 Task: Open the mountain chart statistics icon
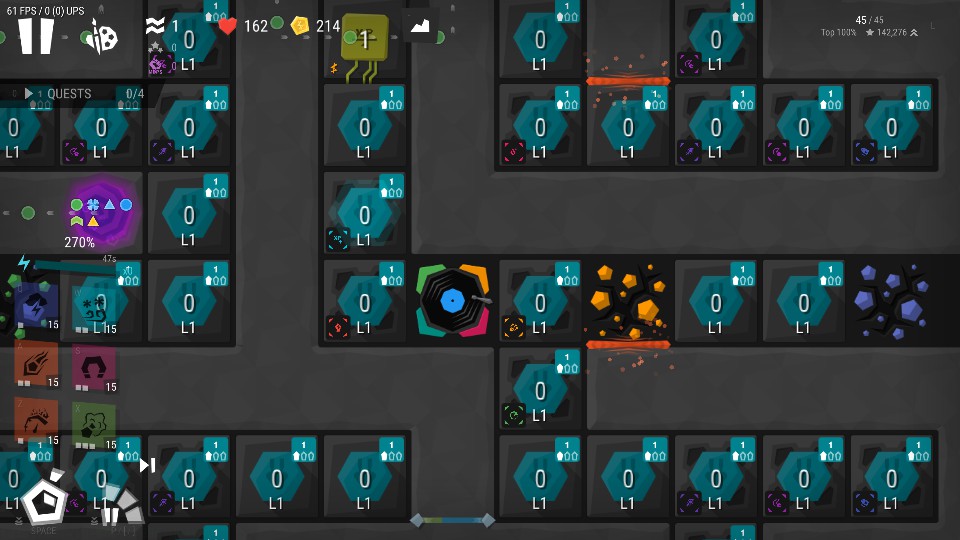(421, 27)
